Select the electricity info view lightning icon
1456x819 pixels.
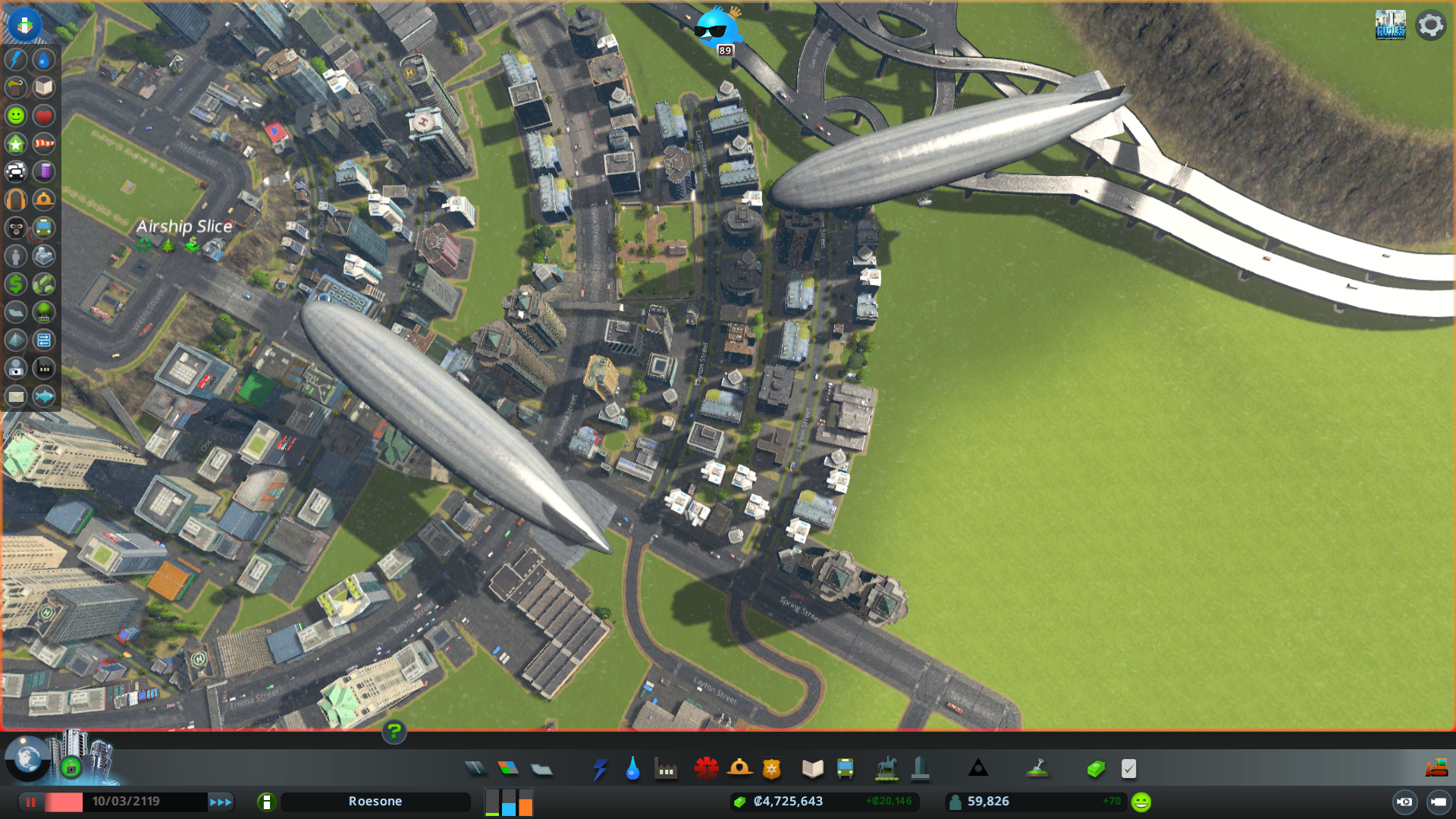pyautogui.click(x=15, y=60)
